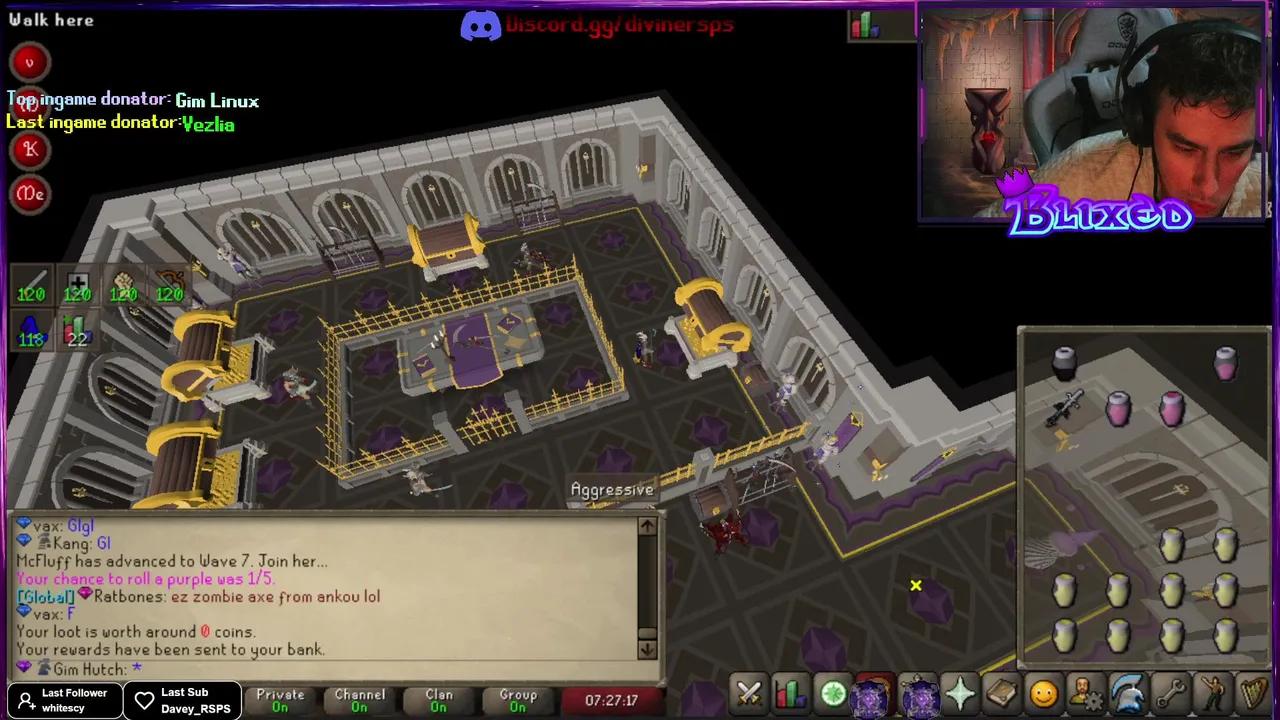Image resolution: width=1280 pixels, height=720 pixels.
Task: Open the Settings wrench tab
Action: (x=1172, y=692)
